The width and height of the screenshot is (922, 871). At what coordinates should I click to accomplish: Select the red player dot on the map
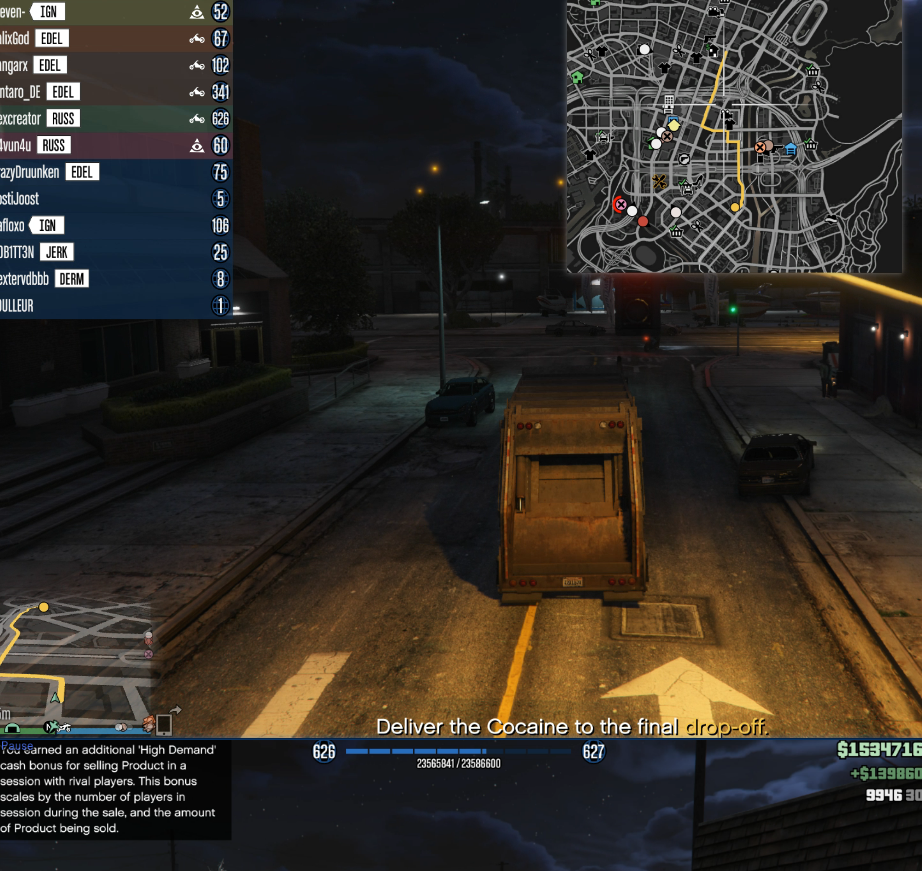click(643, 221)
